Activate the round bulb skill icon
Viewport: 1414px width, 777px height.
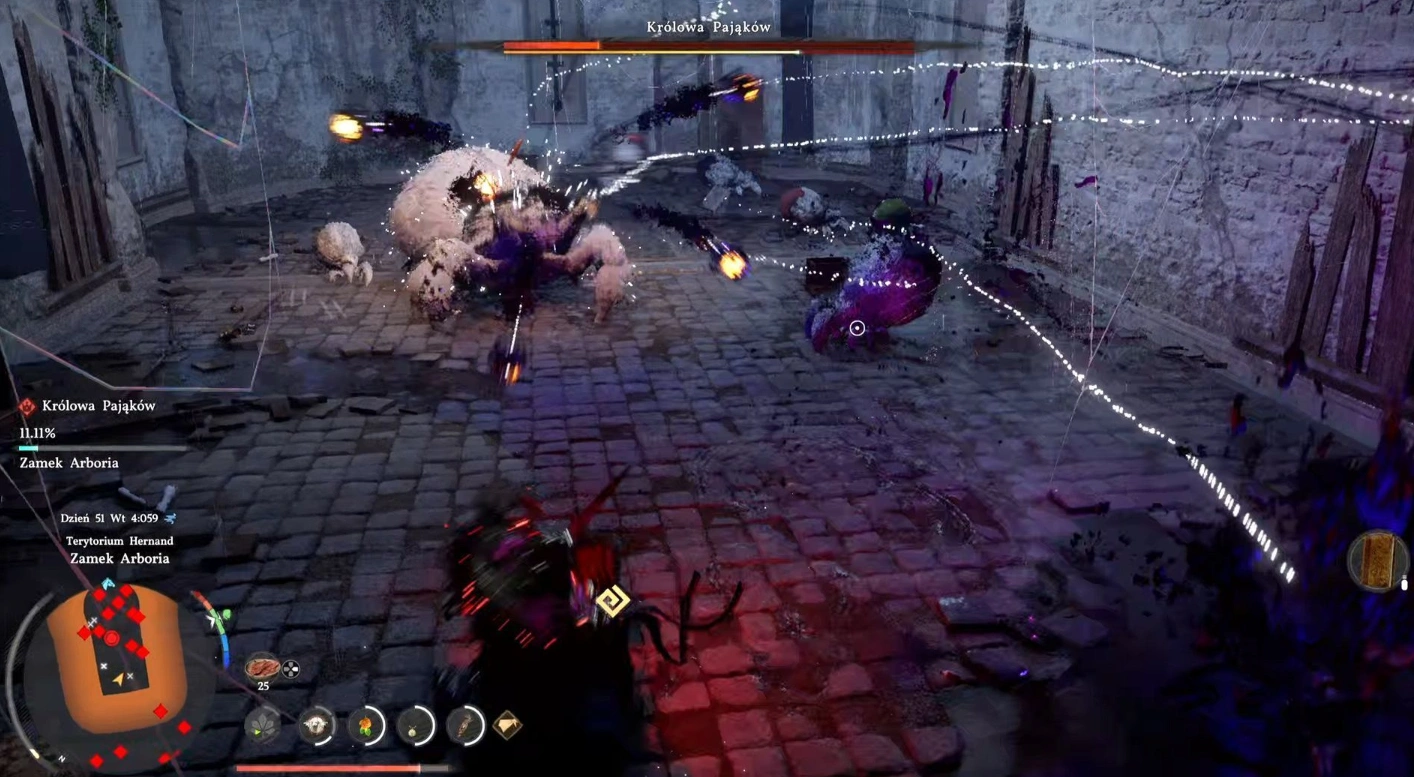415,725
